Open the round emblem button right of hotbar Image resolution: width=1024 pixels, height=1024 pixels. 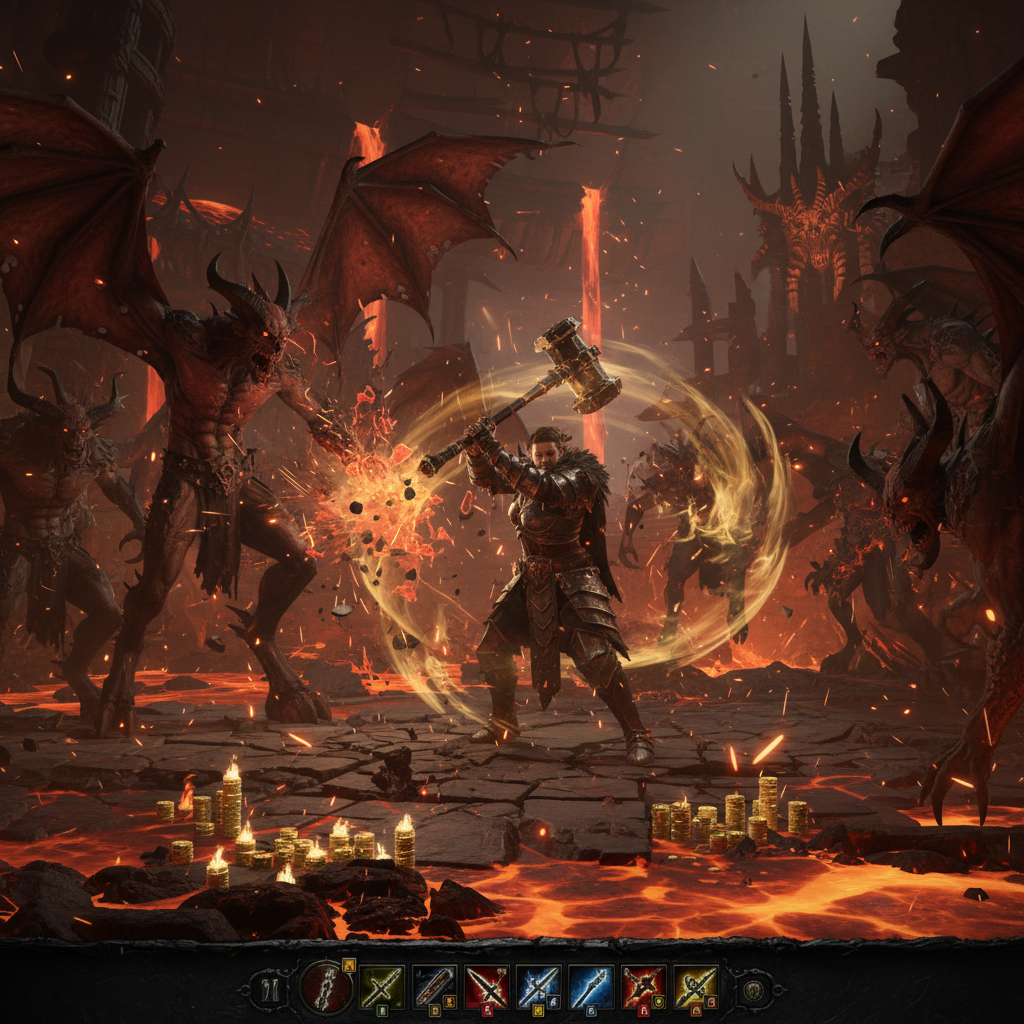pos(752,990)
